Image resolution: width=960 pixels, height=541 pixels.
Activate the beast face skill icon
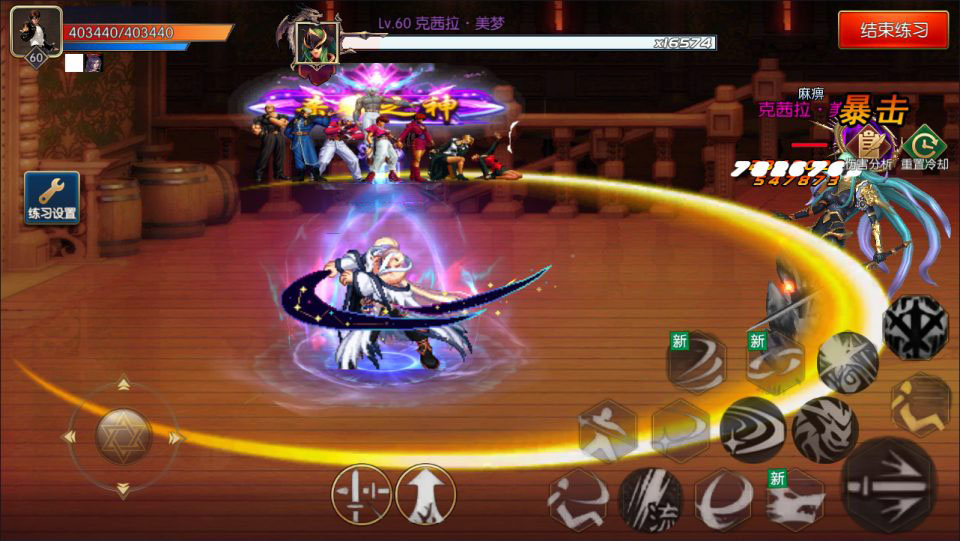825,430
